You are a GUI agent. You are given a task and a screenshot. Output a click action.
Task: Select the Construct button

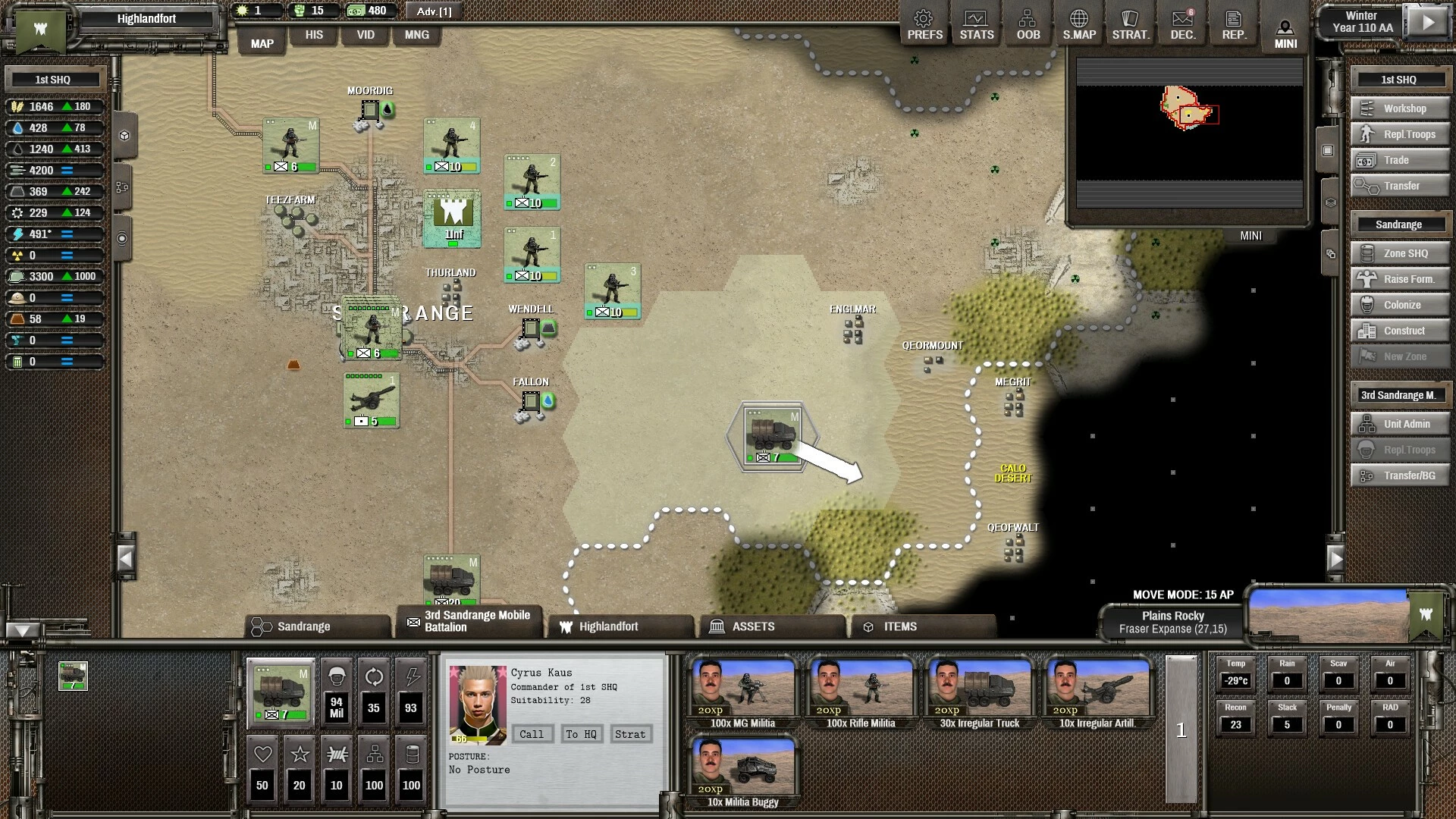pyautogui.click(x=1400, y=331)
